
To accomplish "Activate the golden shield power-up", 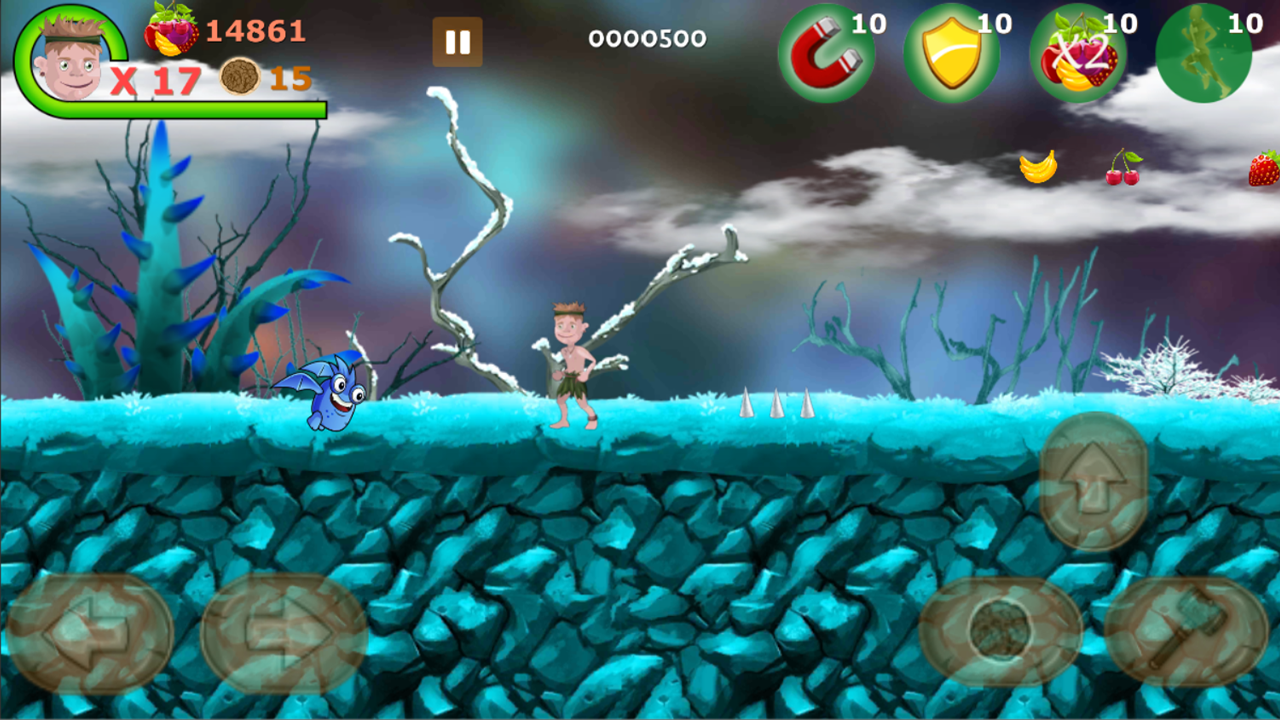I will pos(952,52).
